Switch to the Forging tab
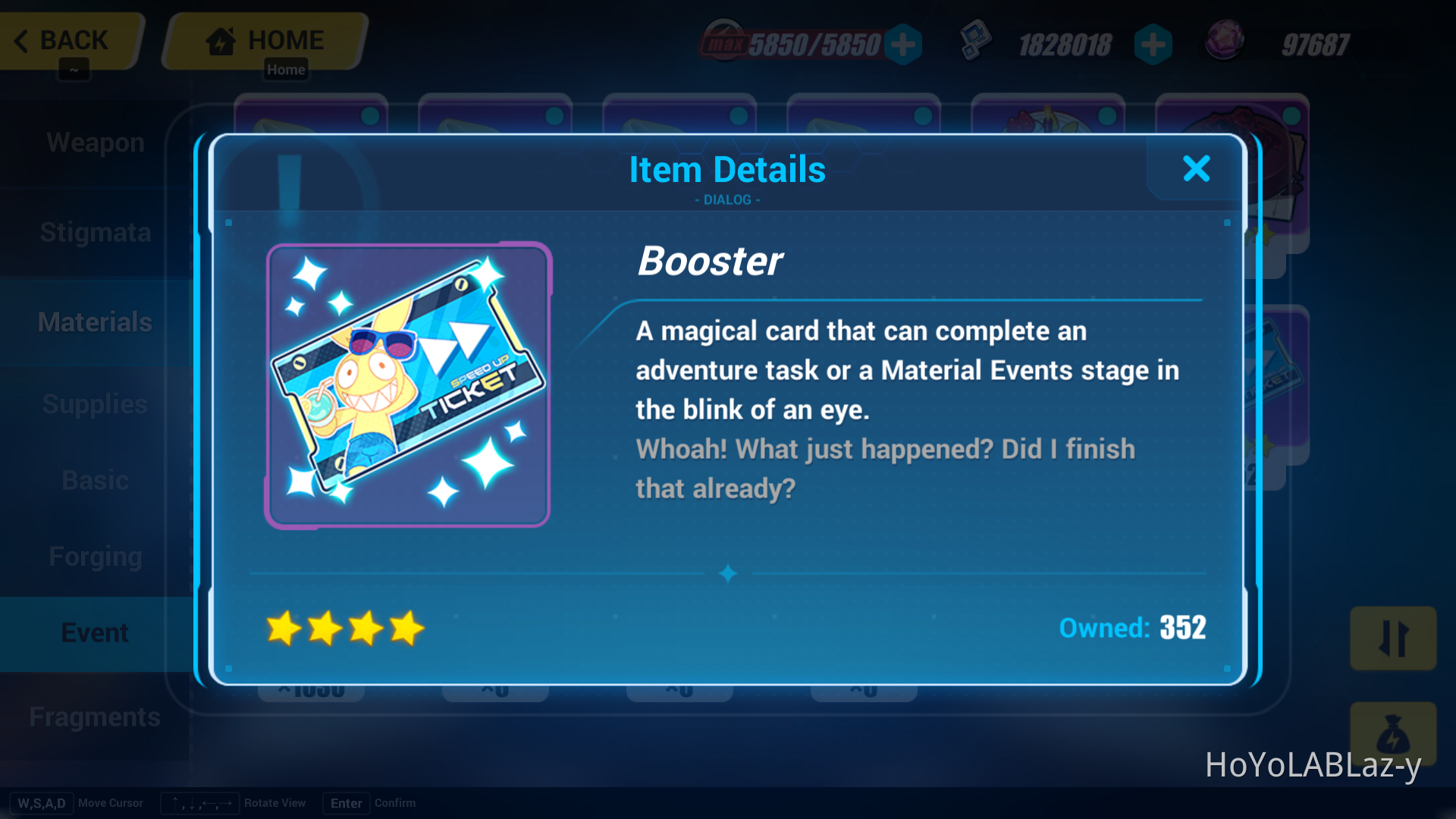This screenshot has width=1456, height=819. (96, 556)
